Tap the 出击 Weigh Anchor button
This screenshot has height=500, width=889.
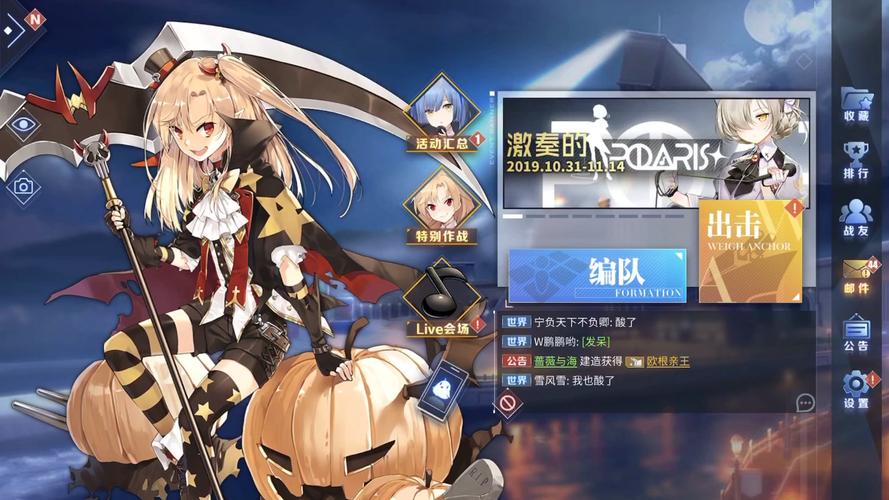coord(750,250)
